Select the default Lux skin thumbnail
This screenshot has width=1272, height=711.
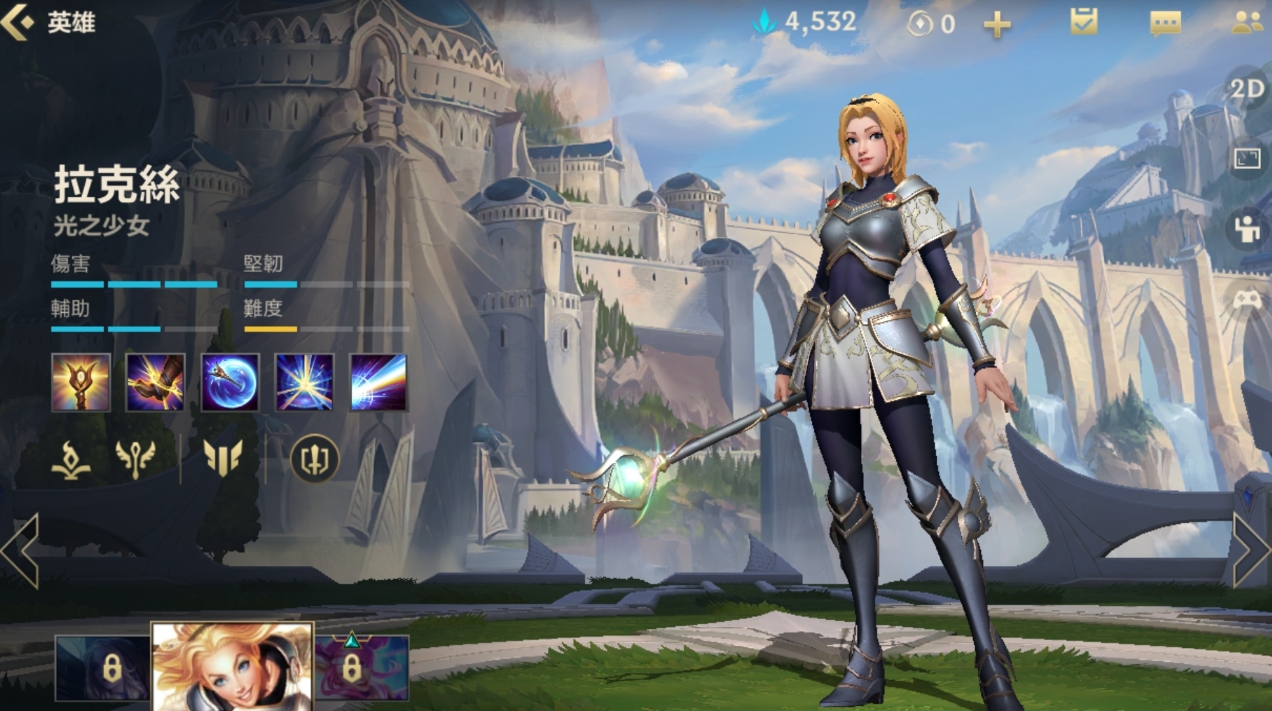pyautogui.click(x=232, y=665)
